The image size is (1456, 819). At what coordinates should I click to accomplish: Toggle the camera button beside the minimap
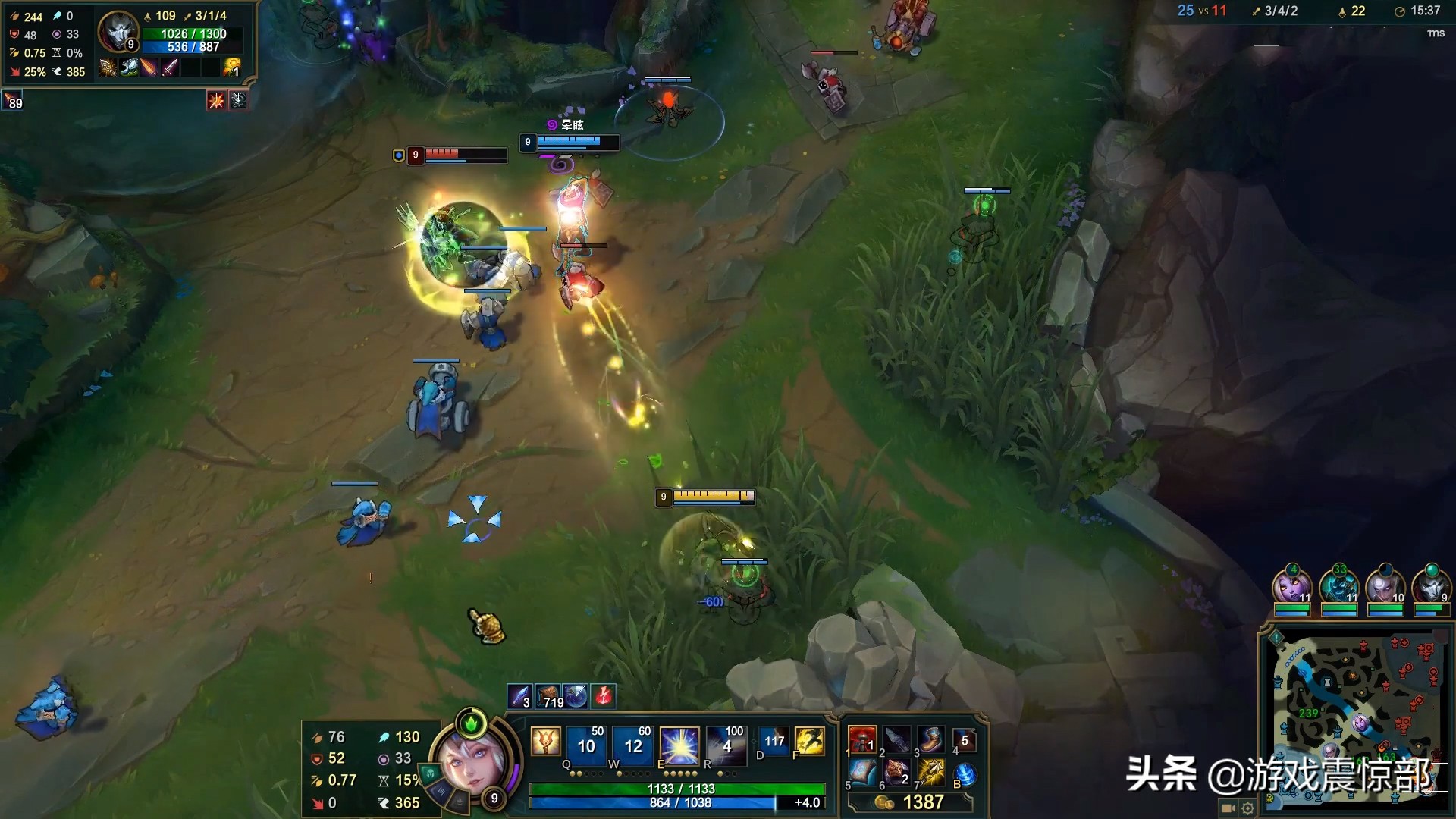1228,808
